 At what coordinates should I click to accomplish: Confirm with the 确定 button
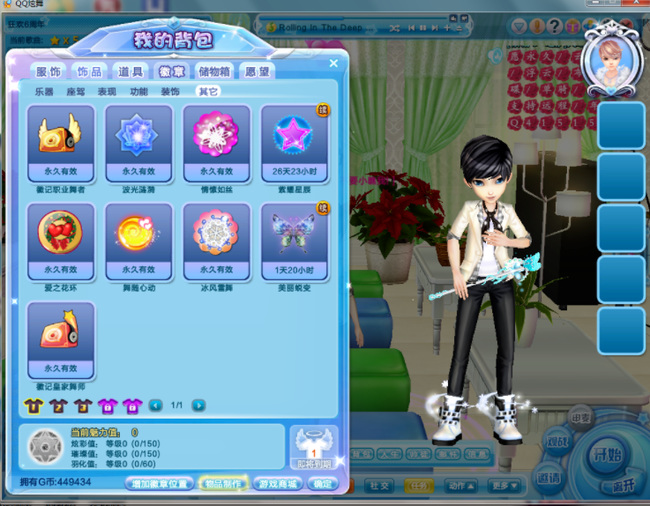[323, 483]
